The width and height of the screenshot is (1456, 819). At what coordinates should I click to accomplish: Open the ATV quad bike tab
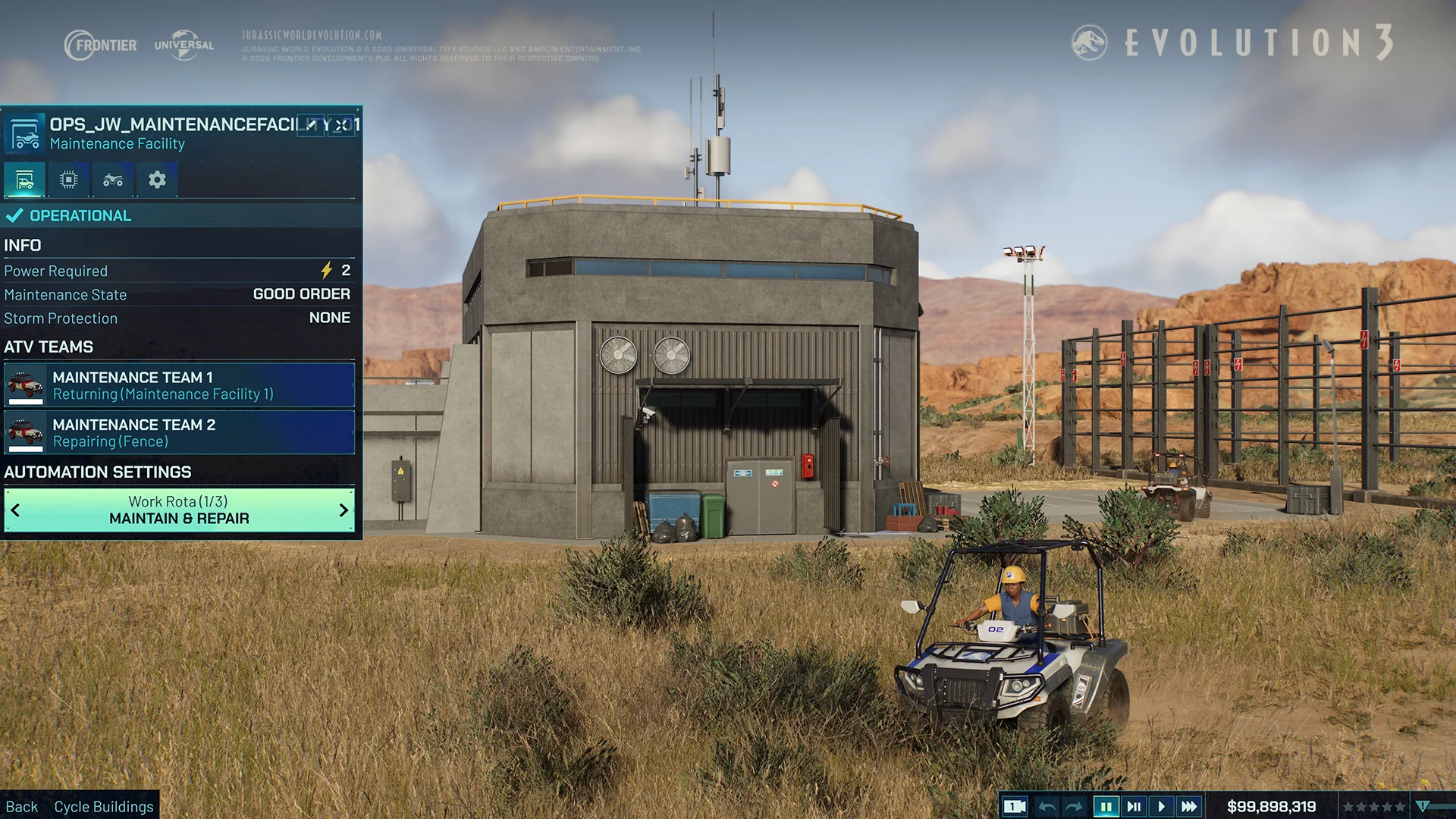click(113, 180)
